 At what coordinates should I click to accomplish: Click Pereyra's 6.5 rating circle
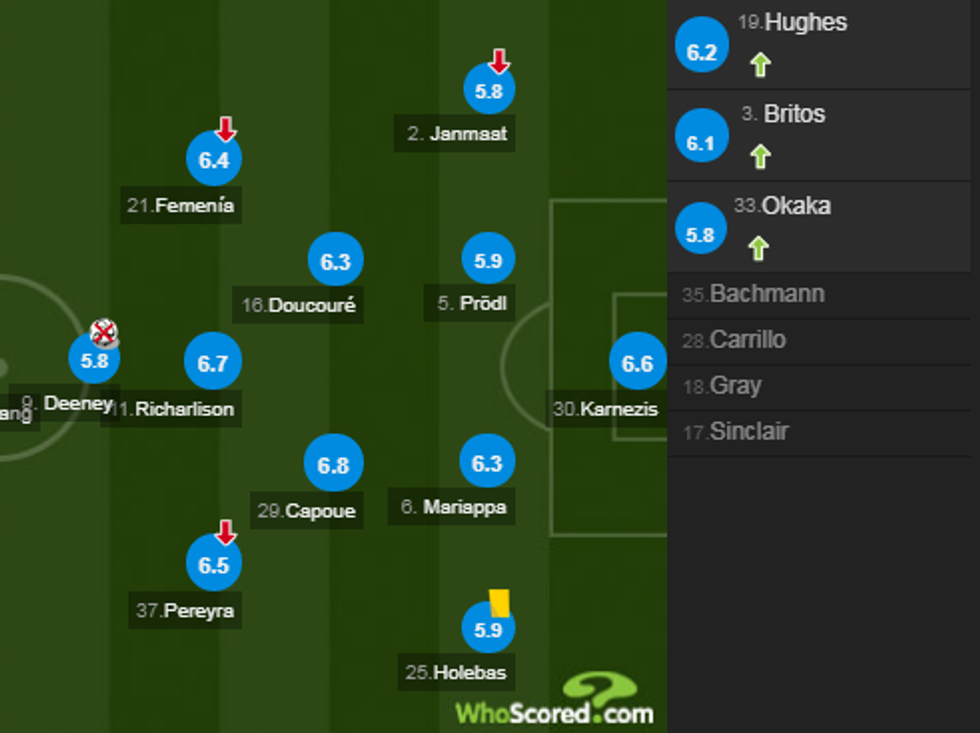point(213,565)
